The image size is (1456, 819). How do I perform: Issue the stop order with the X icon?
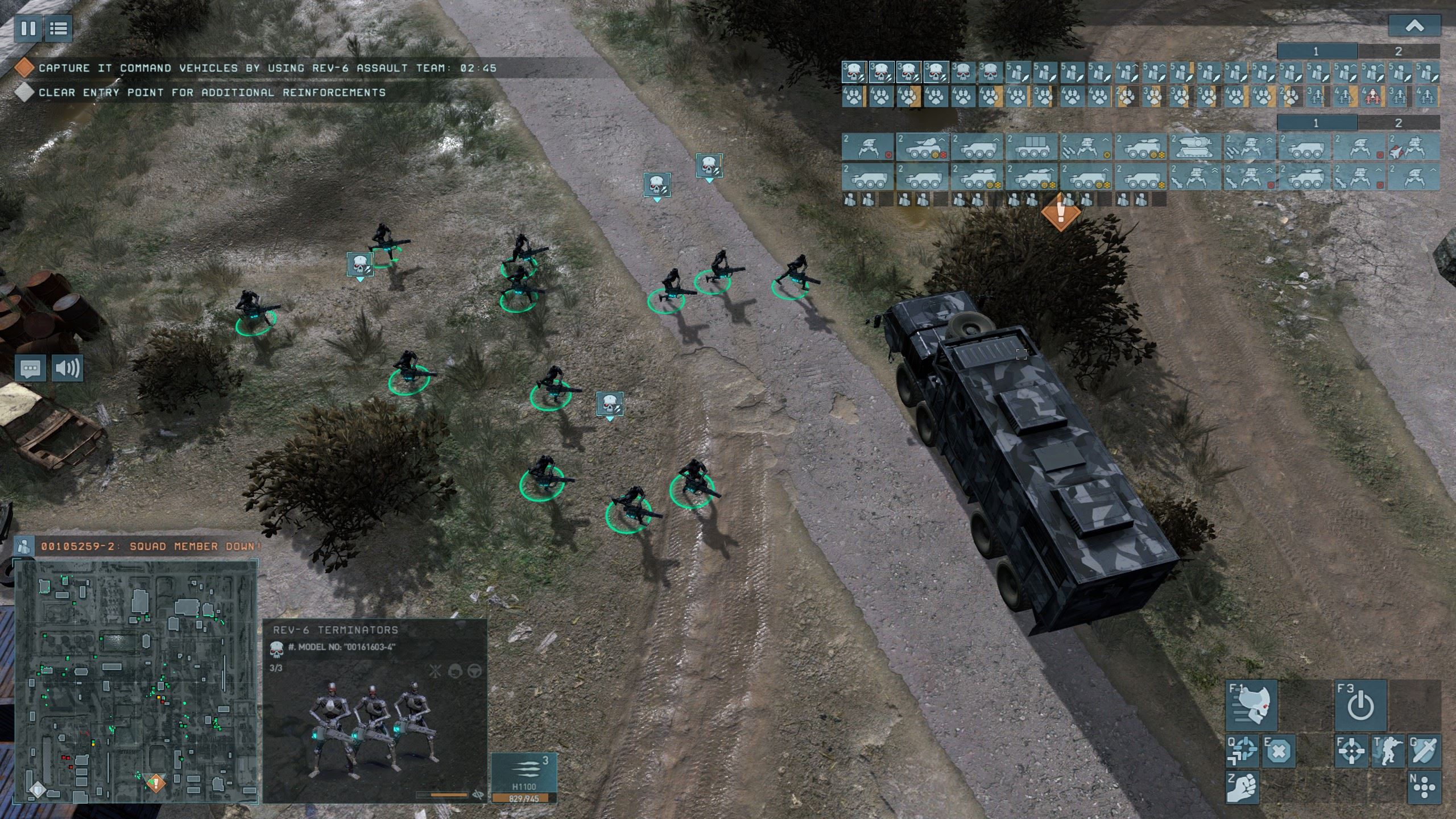tap(1279, 751)
